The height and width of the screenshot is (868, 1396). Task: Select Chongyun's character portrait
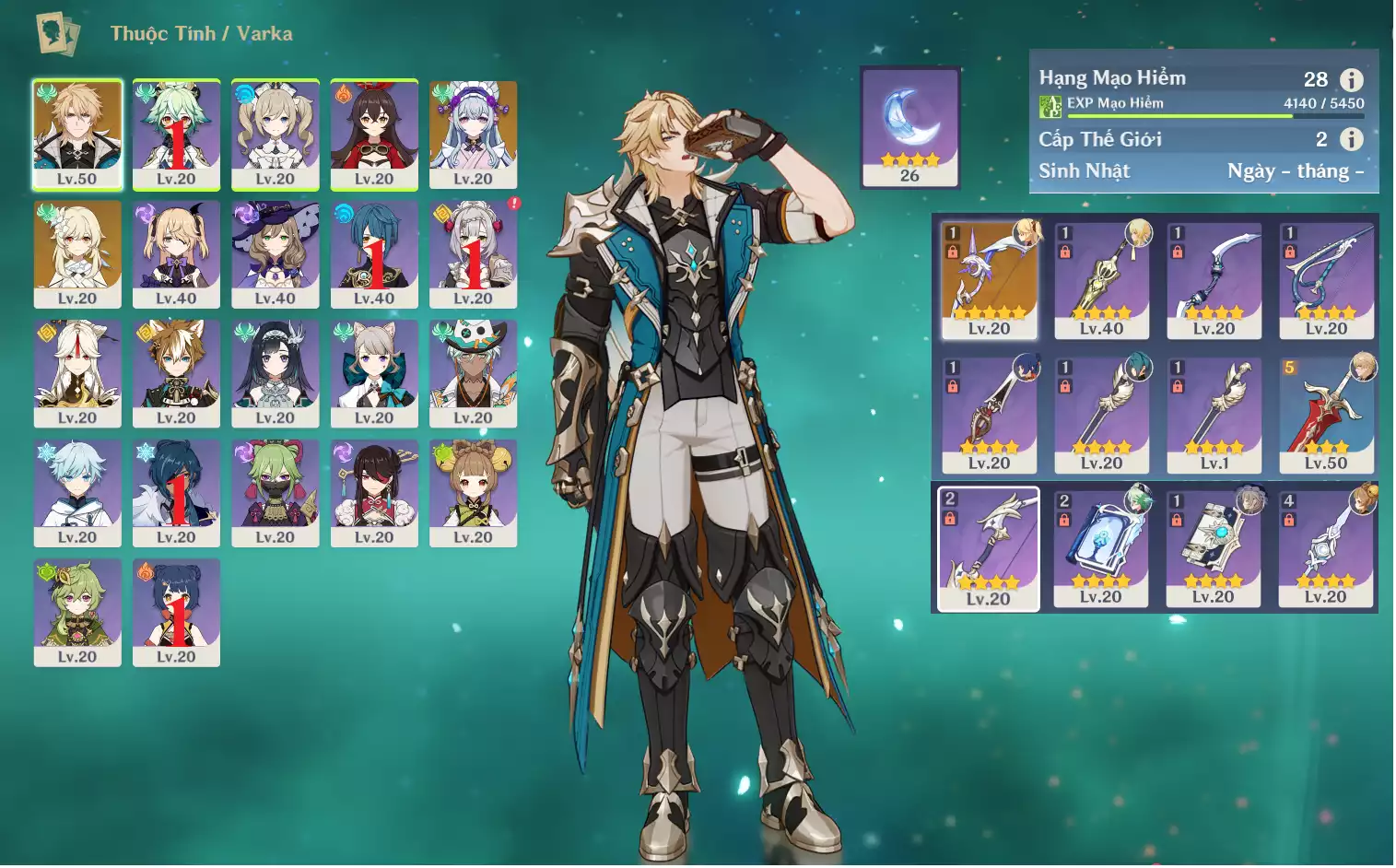(77, 493)
